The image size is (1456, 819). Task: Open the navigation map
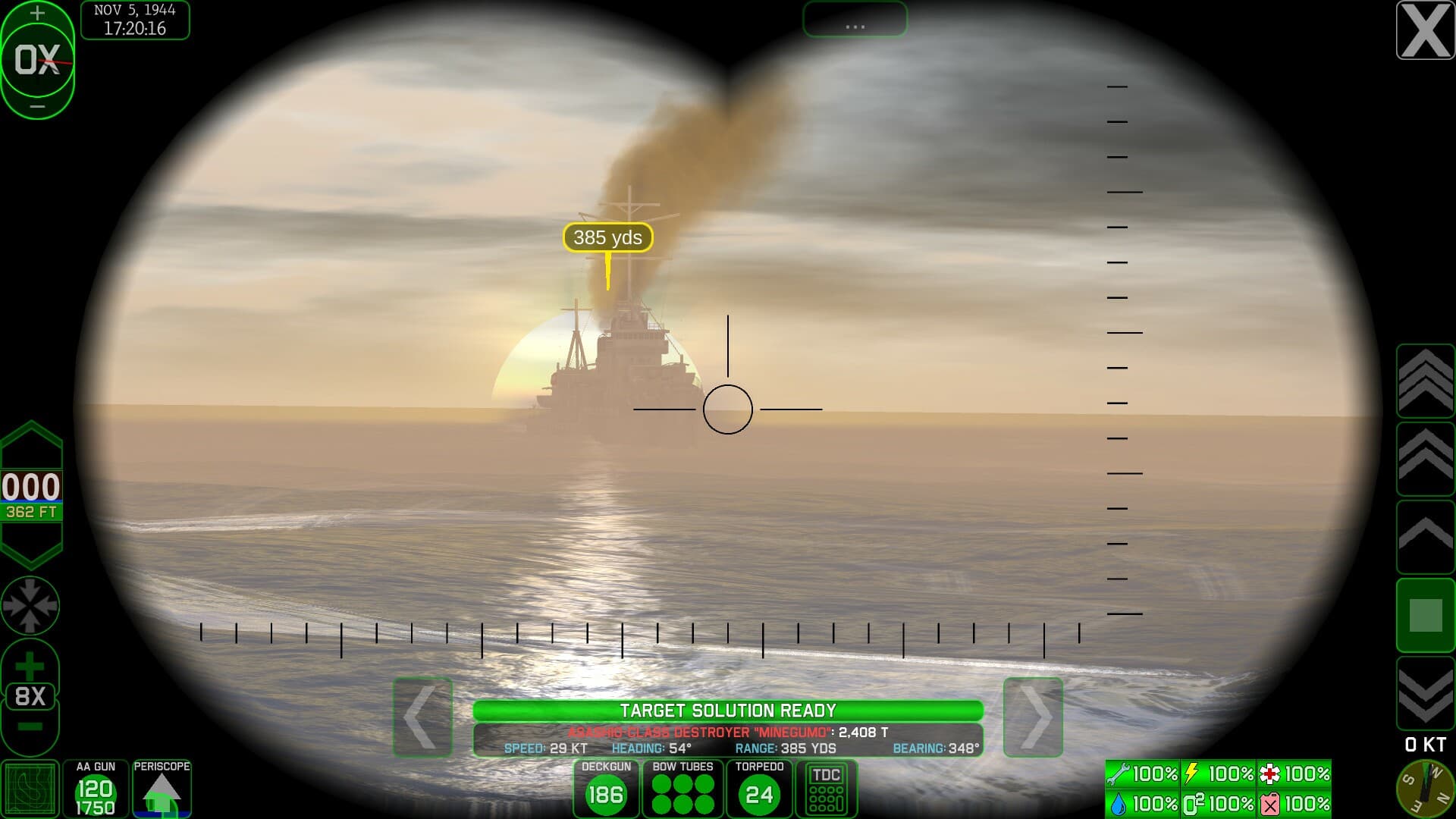pyautogui.click(x=30, y=789)
